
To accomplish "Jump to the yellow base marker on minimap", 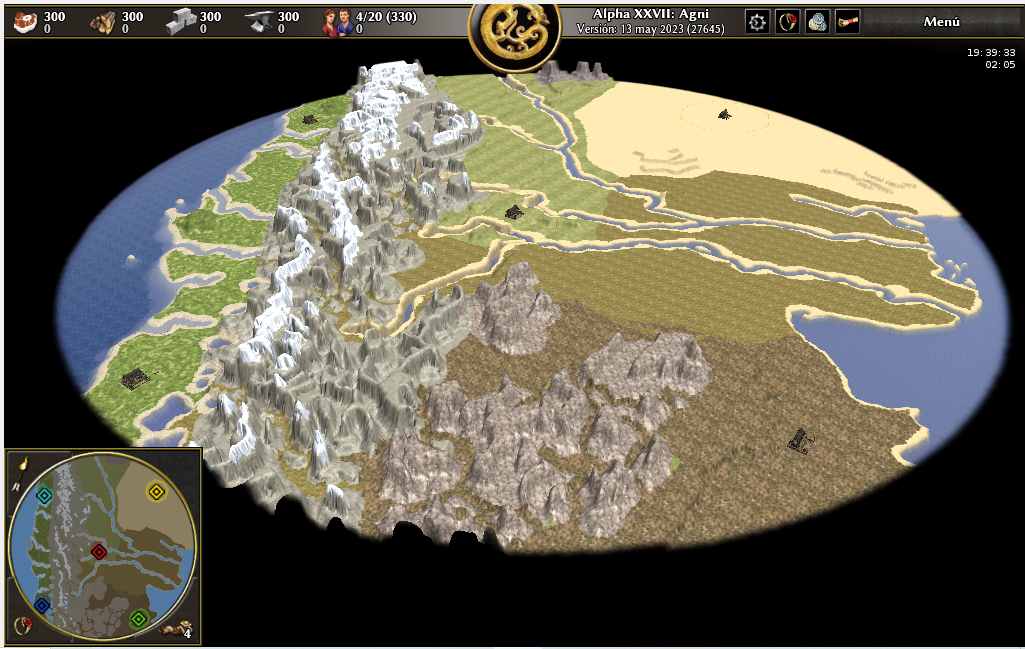I will [x=156, y=490].
